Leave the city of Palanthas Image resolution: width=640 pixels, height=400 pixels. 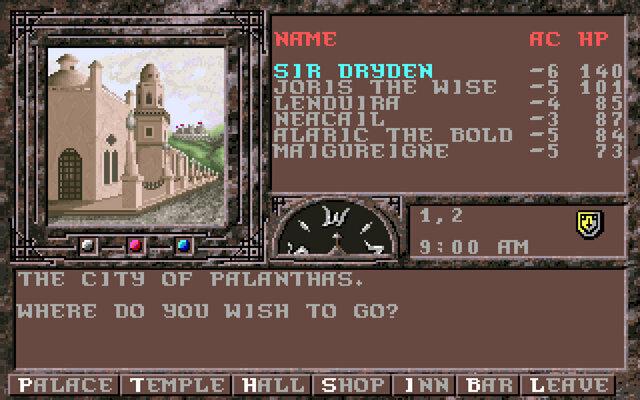click(x=569, y=385)
